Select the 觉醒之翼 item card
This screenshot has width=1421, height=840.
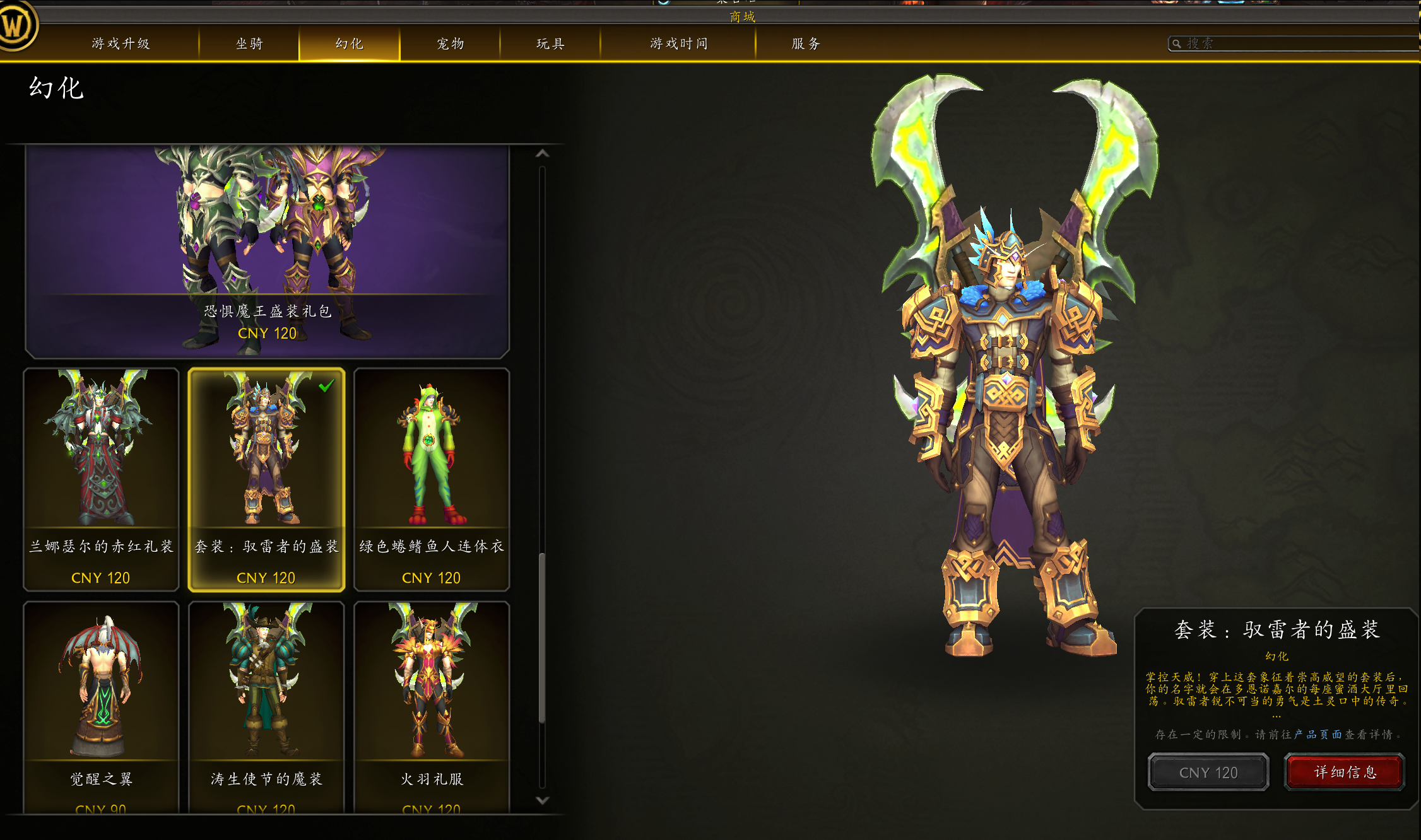point(101,706)
